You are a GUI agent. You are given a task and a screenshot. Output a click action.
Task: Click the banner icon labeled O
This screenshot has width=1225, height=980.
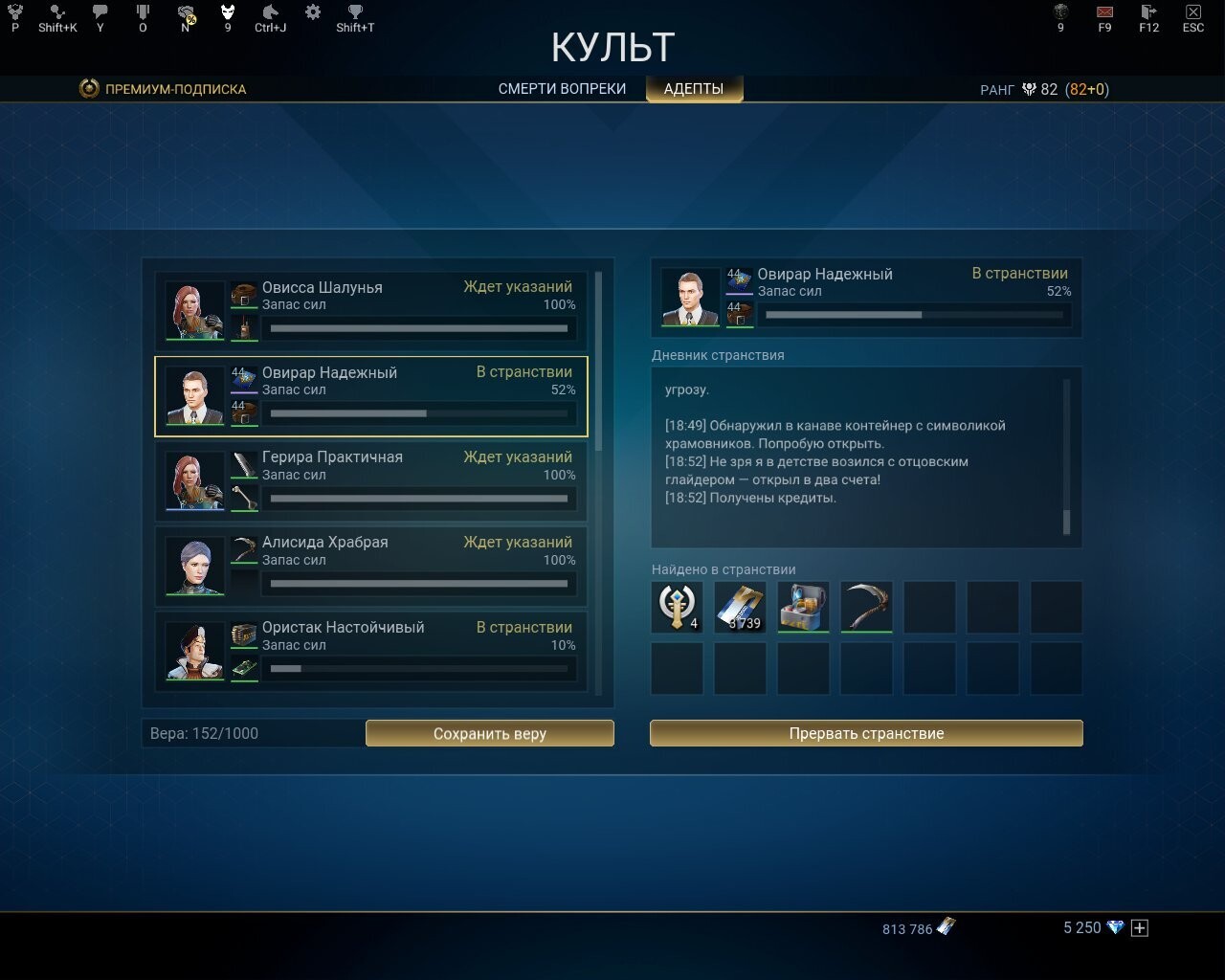[143, 14]
